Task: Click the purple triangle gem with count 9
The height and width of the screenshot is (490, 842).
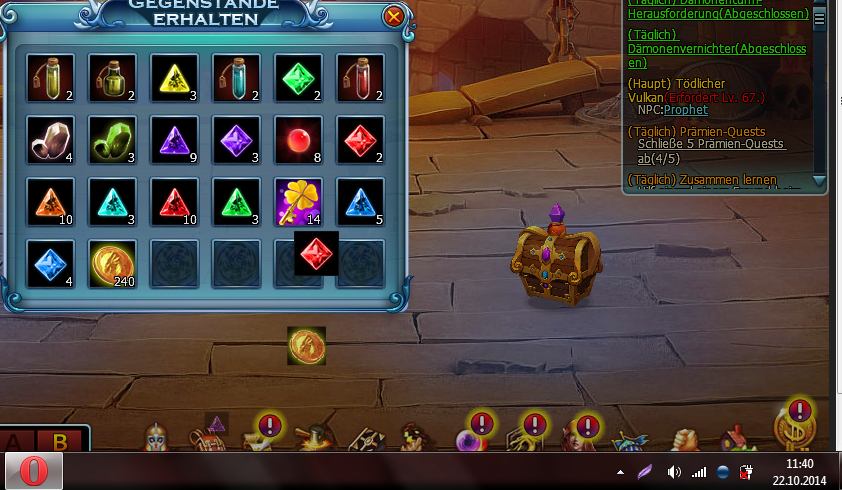Action: coord(174,139)
